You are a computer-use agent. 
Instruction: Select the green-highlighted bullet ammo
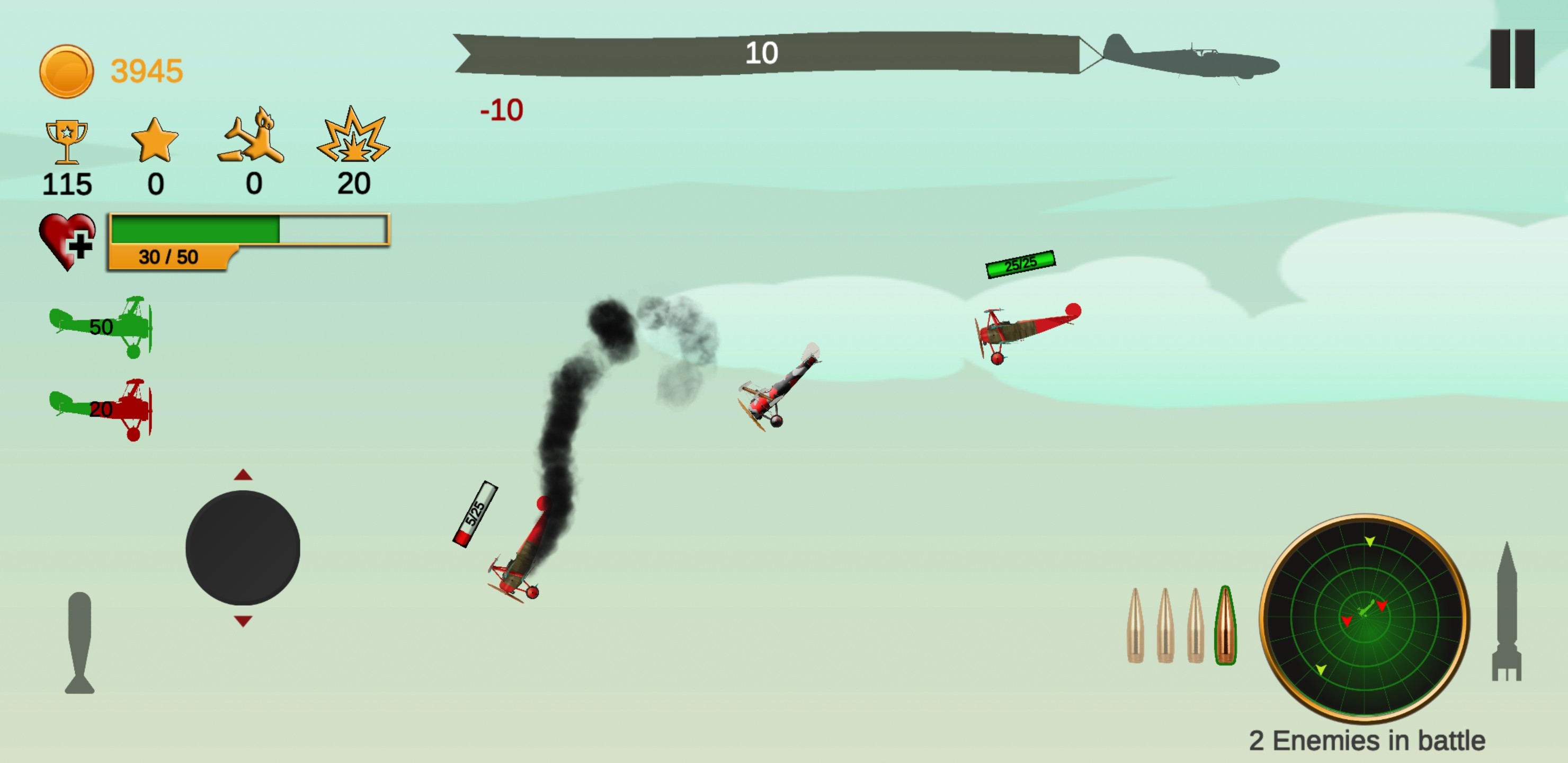(1225, 625)
